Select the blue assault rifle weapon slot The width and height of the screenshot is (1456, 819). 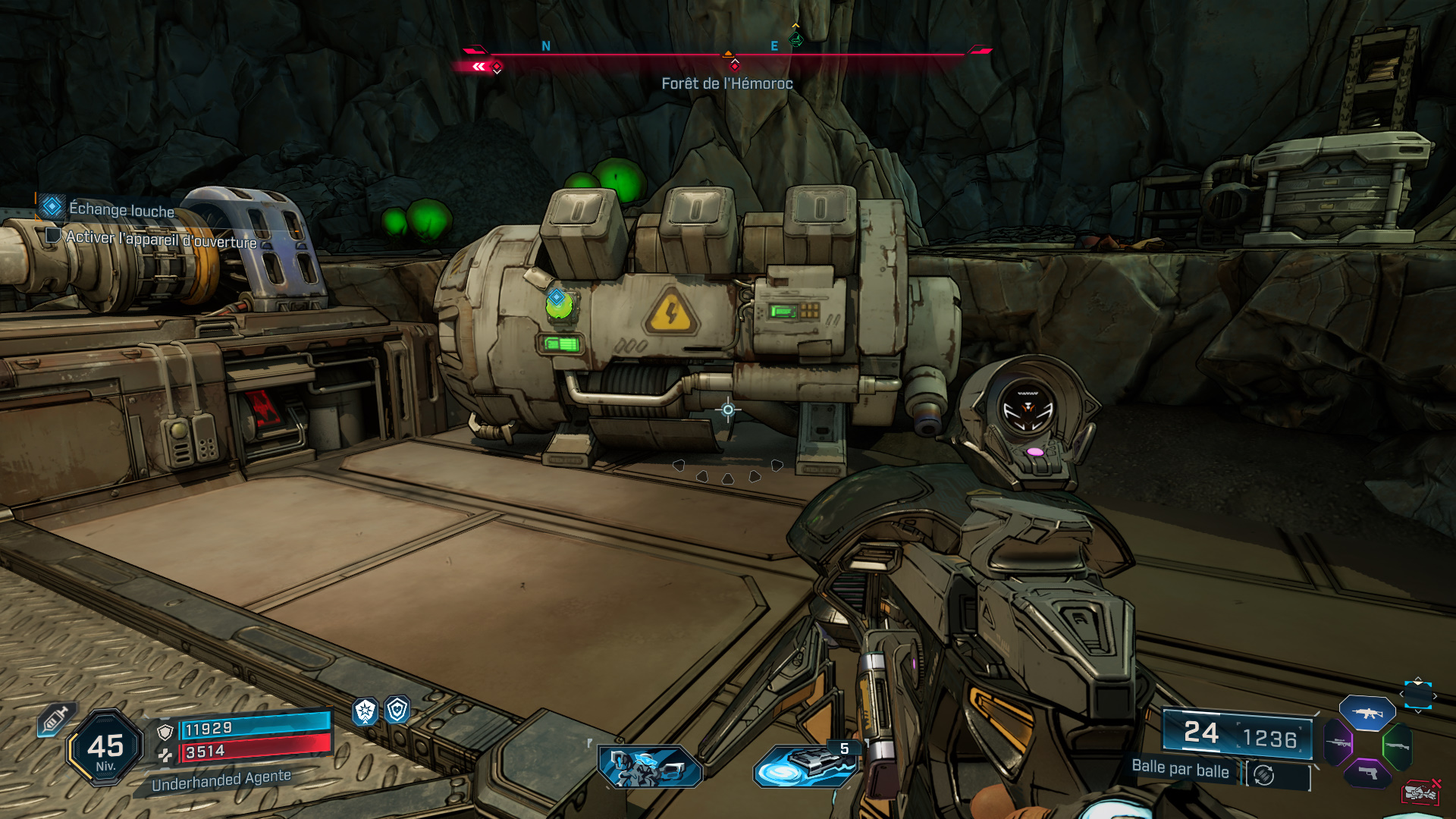pyautogui.click(x=1367, y=713)
